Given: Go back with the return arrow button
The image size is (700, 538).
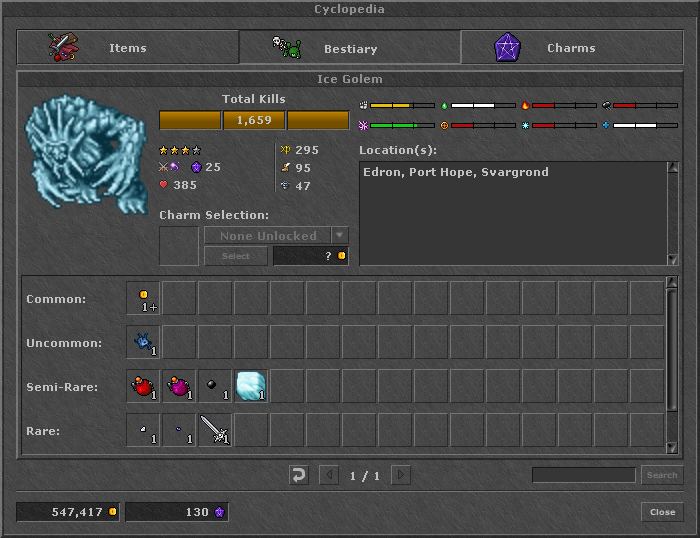Looking at the screenshot, I should coord(298,475).
